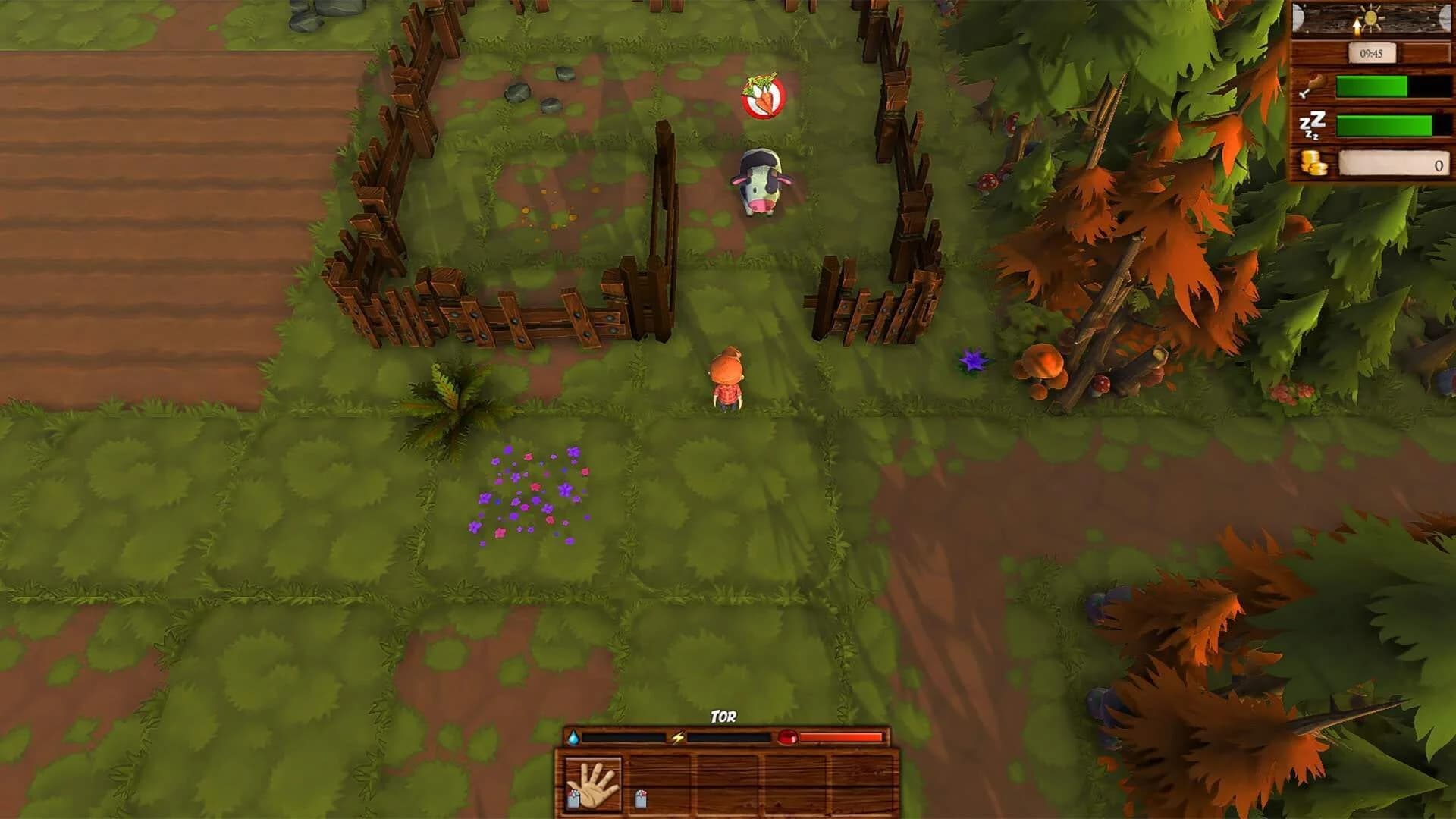This screenshot has height=819, width=1456.
Task: Click the green hunger progress bar
Action: [1372, 86]
